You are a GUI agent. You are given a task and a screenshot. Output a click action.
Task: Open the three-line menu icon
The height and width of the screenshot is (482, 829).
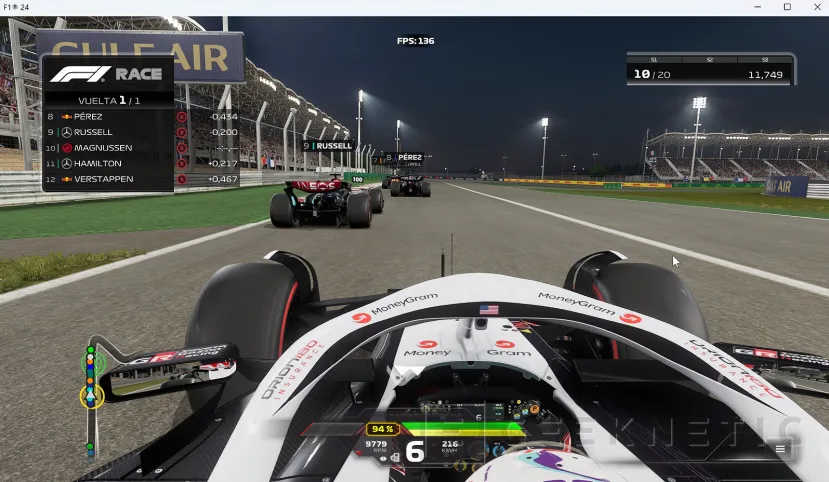click(780, 450)
